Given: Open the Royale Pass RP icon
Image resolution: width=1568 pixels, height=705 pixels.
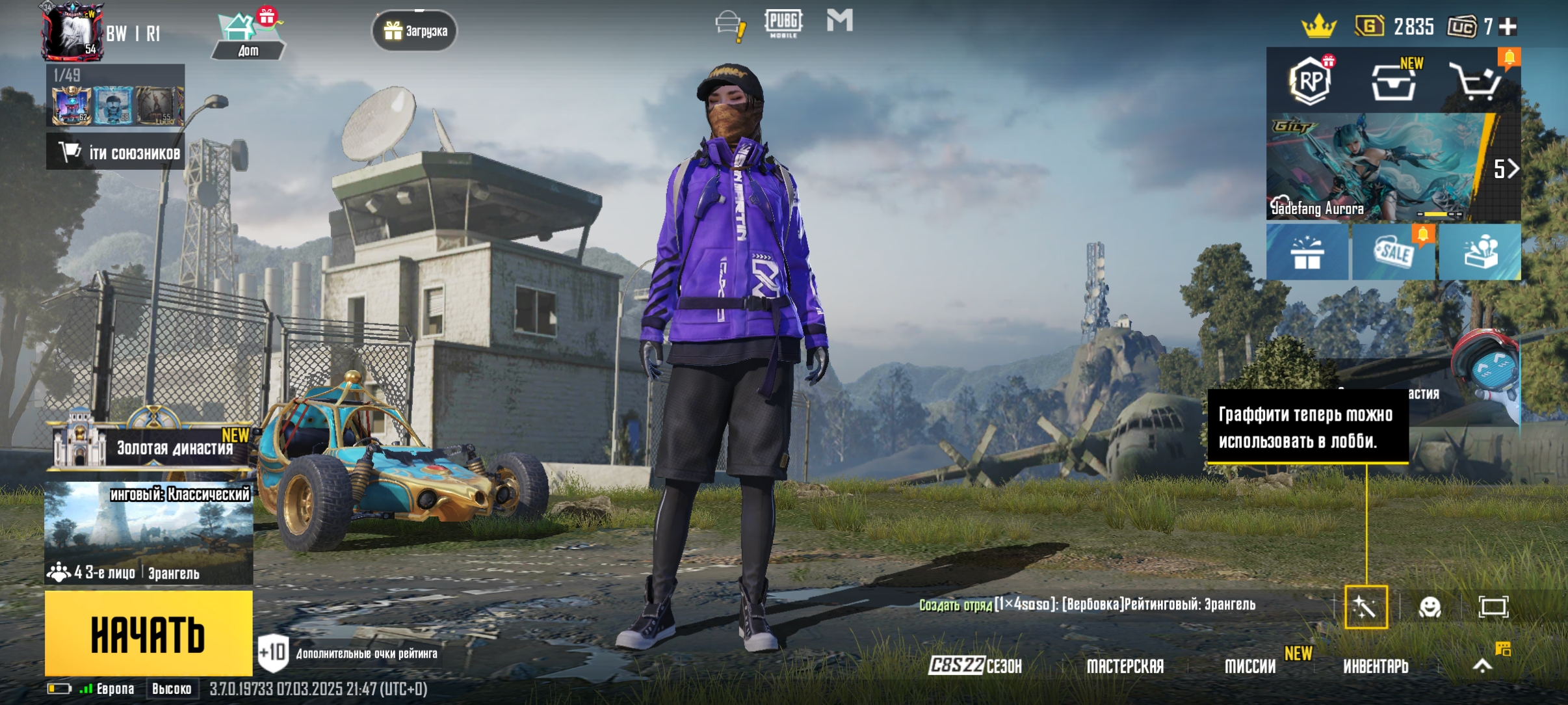Looking at the screenshot, I should pos(1310,81).
